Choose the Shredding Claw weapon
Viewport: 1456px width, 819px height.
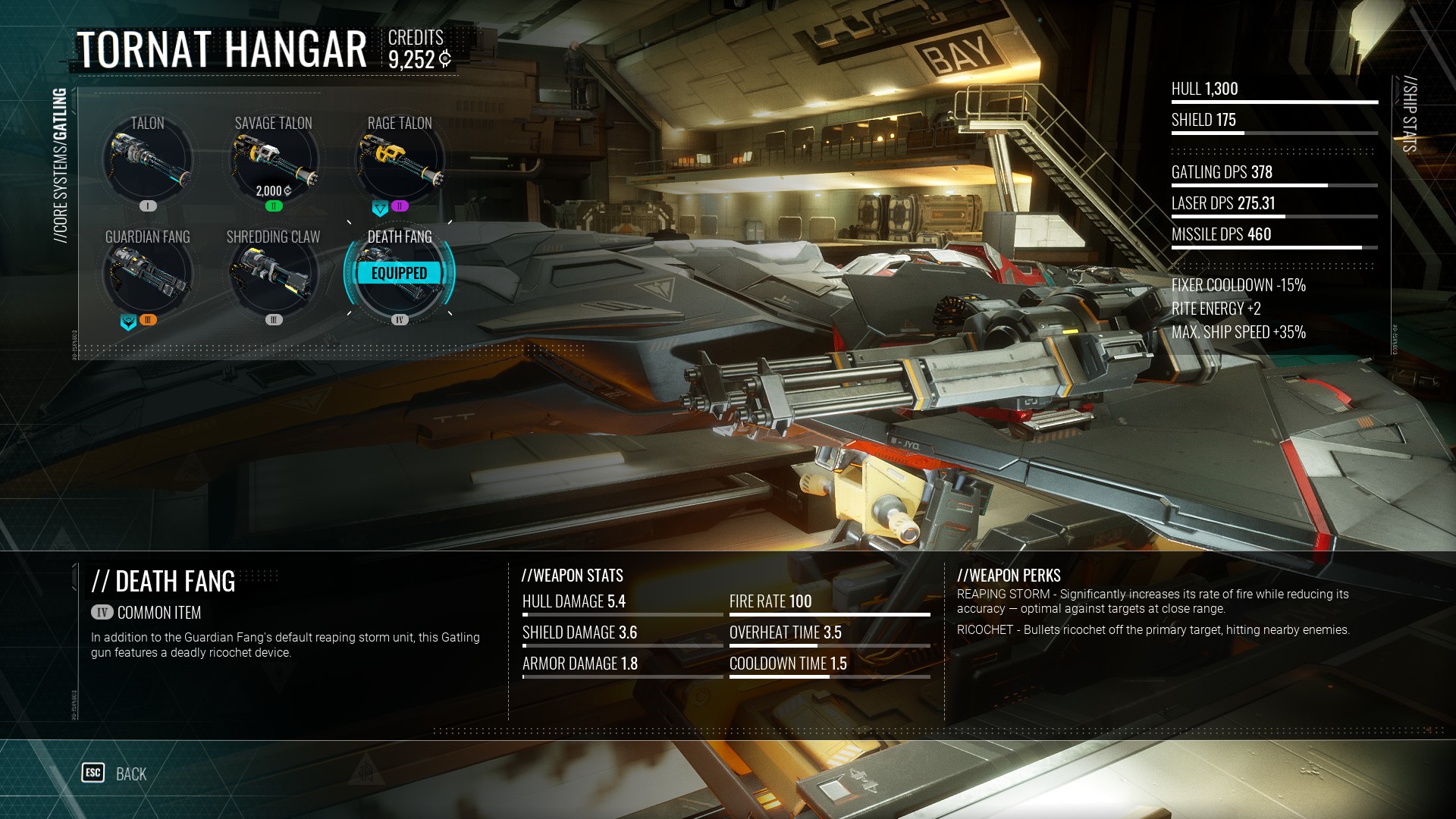274,275
